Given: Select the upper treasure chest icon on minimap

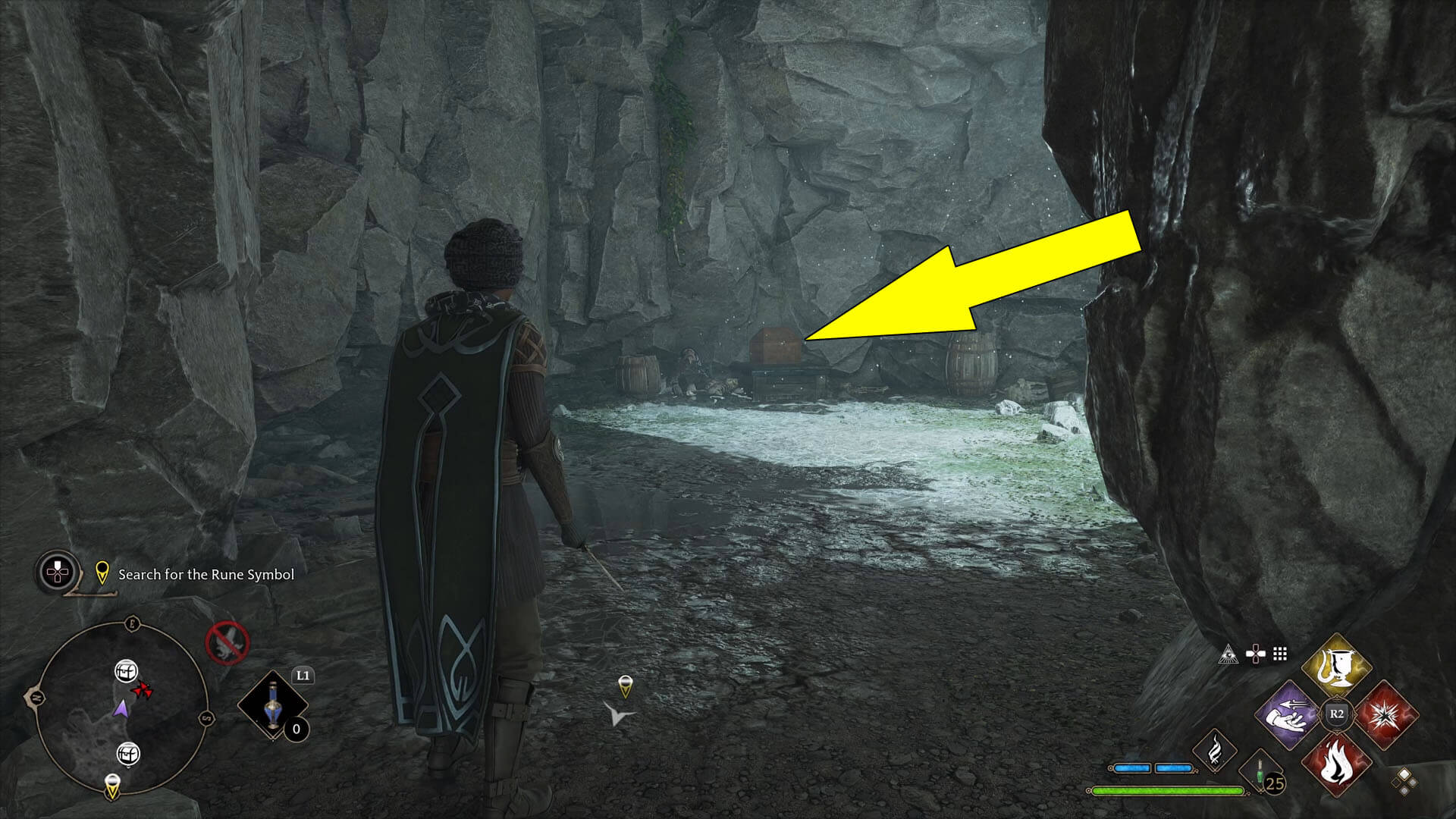Looking at the screenshot, I should pos(127,670).
